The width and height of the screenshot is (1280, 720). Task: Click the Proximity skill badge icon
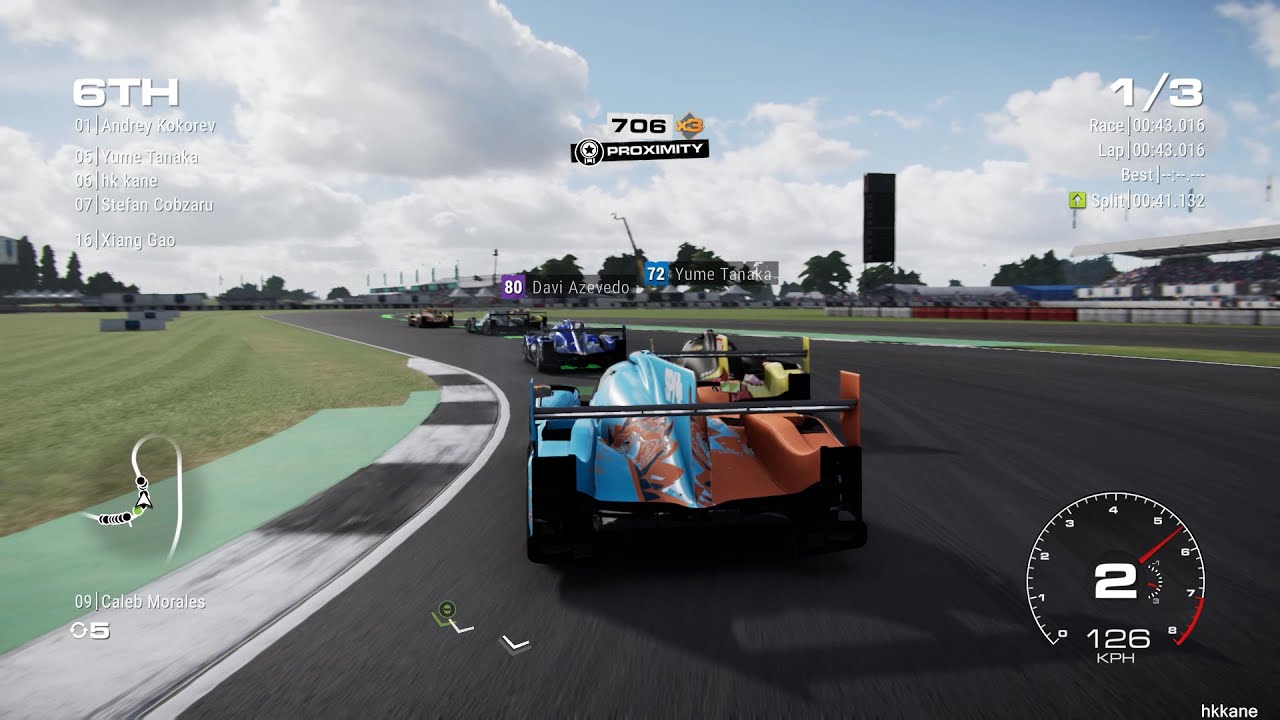[590, 150]
